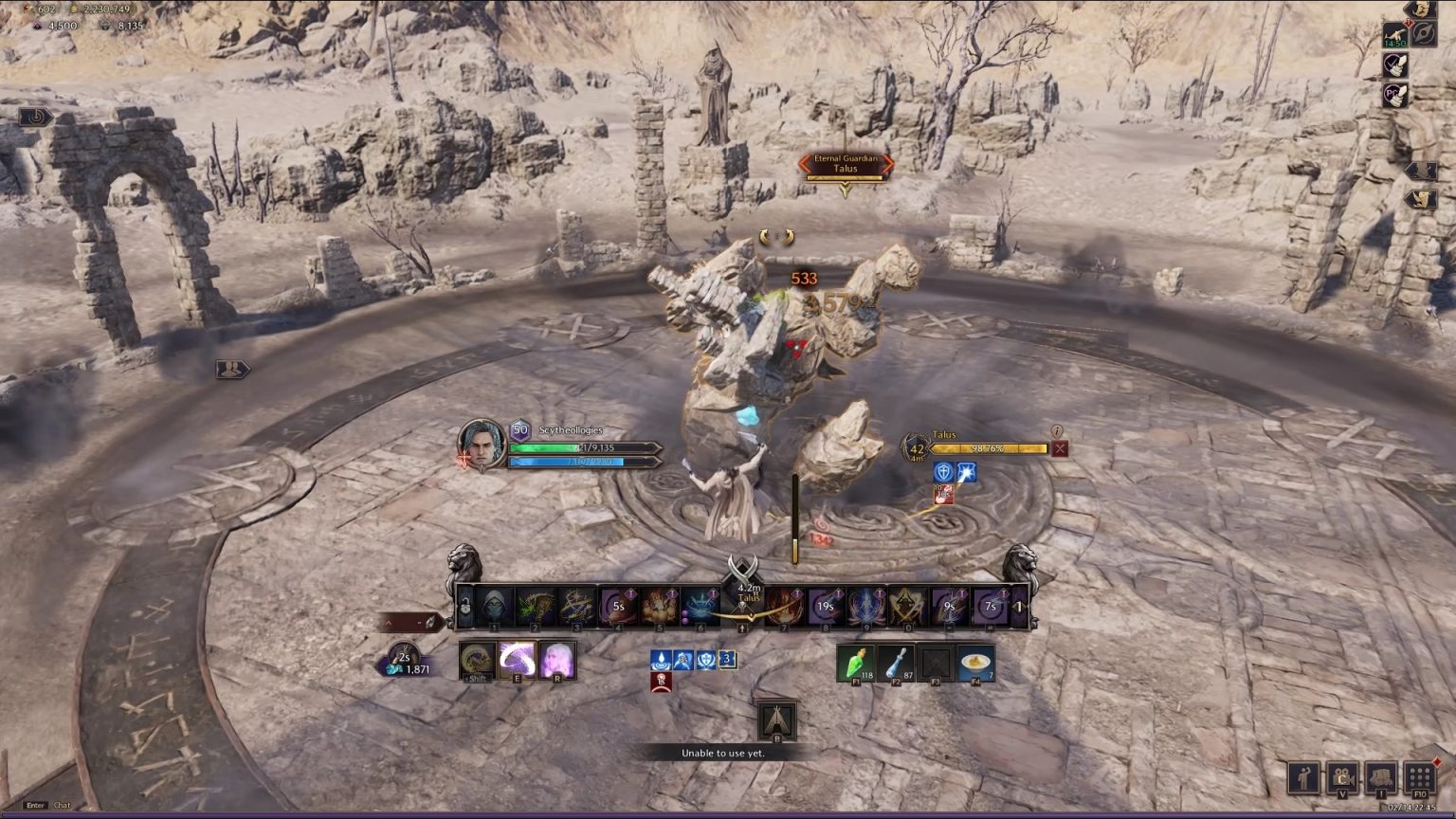Use the blue mana flask in slot F2
1456x819 pixels.
coord(896,664)
